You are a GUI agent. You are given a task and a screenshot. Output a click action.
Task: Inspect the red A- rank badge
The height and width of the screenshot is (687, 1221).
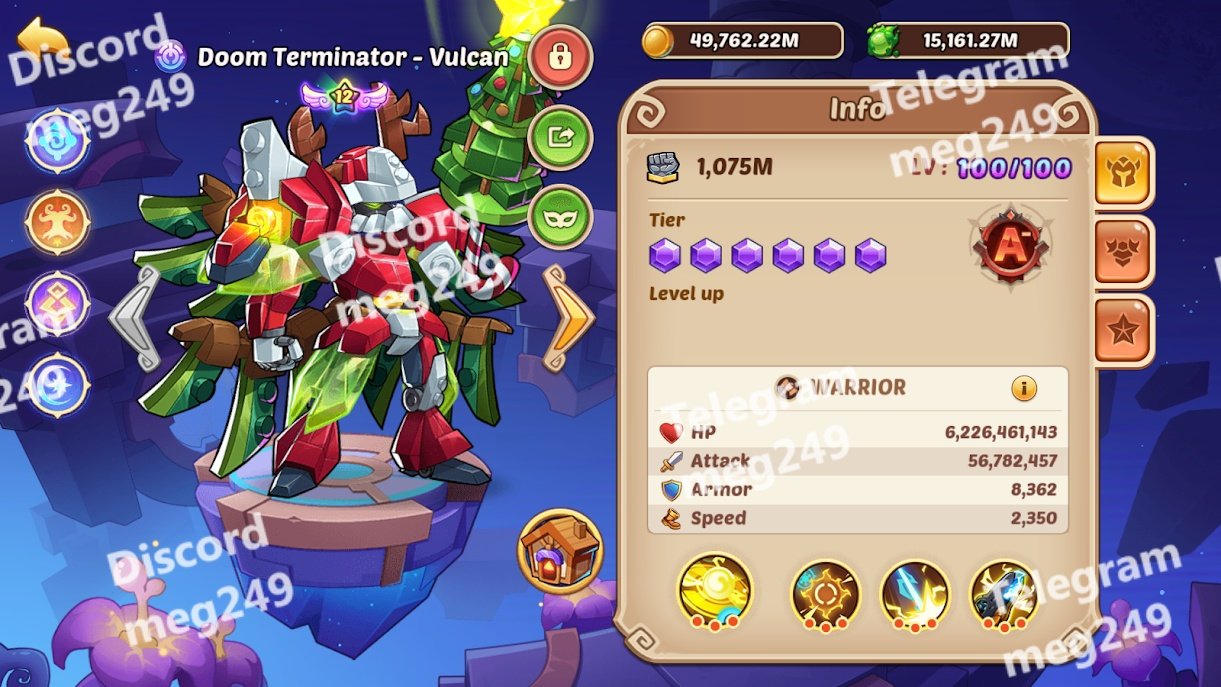[1010, 245]
